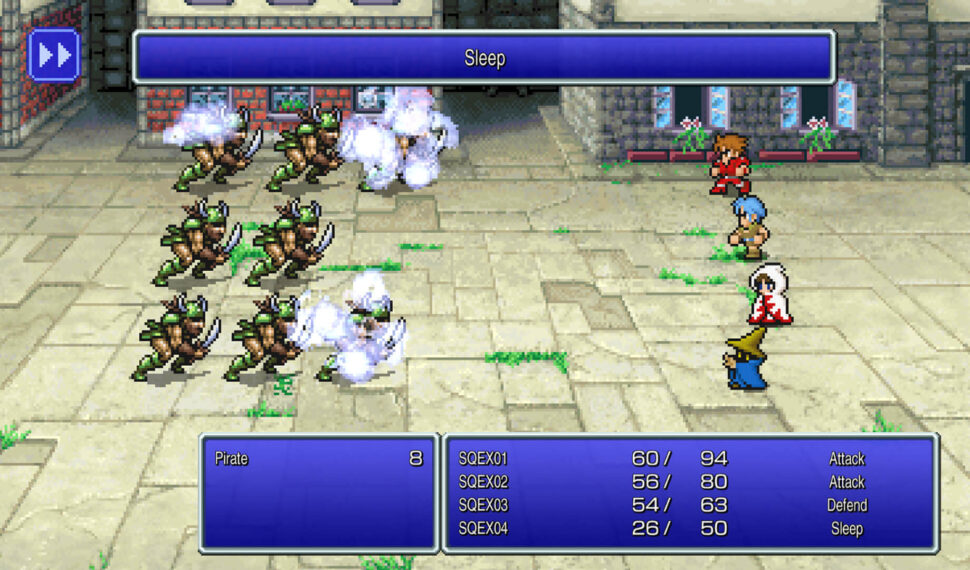Toggle the fast-forward auto-battle button
This screenshot has width=970, height=570.
54,55
